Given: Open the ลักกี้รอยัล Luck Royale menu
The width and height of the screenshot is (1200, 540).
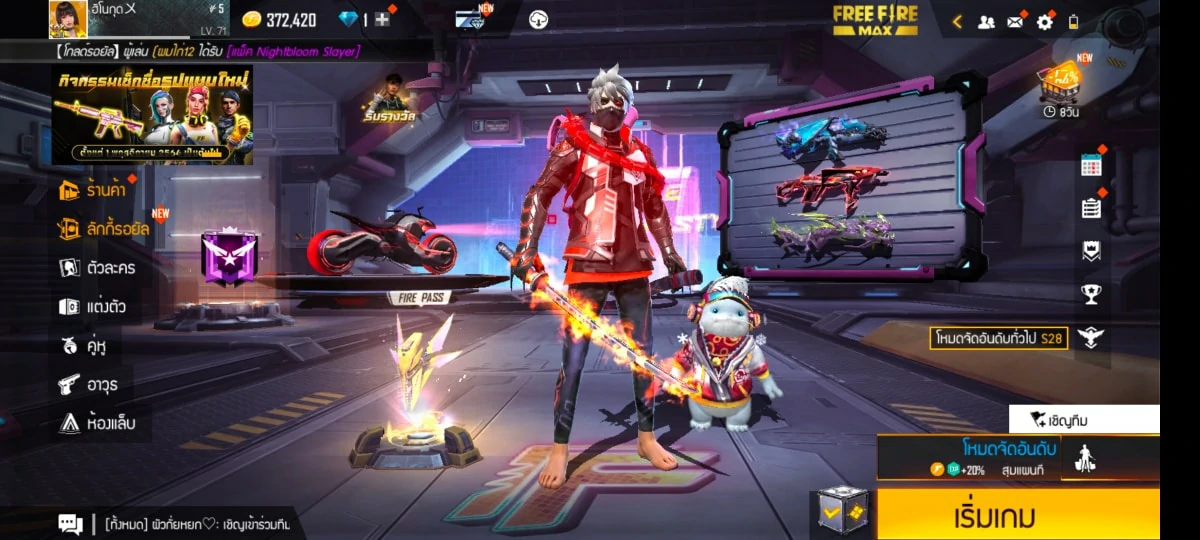Looking at the screenshot, I should point(104,228).
